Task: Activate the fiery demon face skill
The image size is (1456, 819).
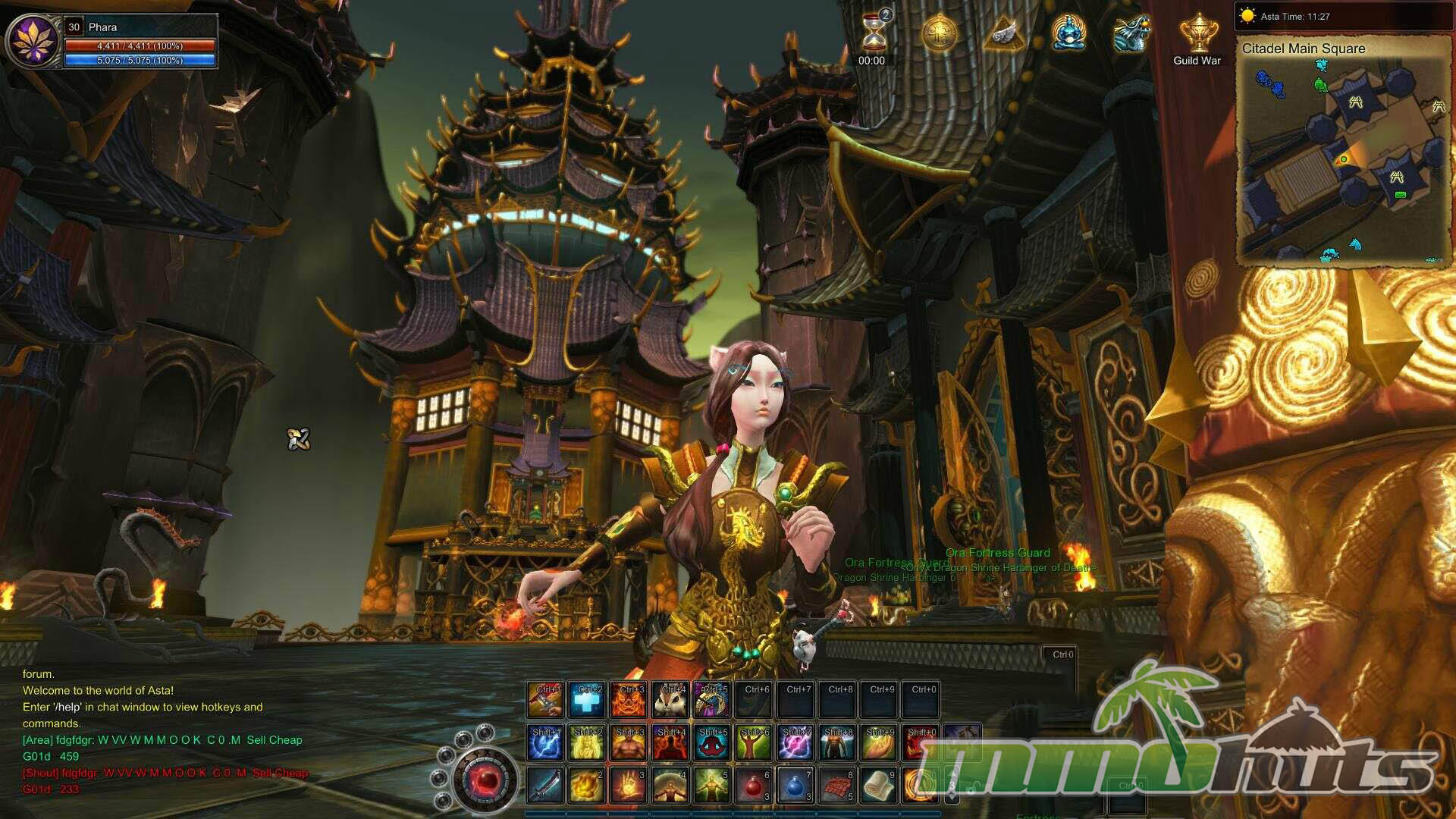Action: [x=629, y=700]
